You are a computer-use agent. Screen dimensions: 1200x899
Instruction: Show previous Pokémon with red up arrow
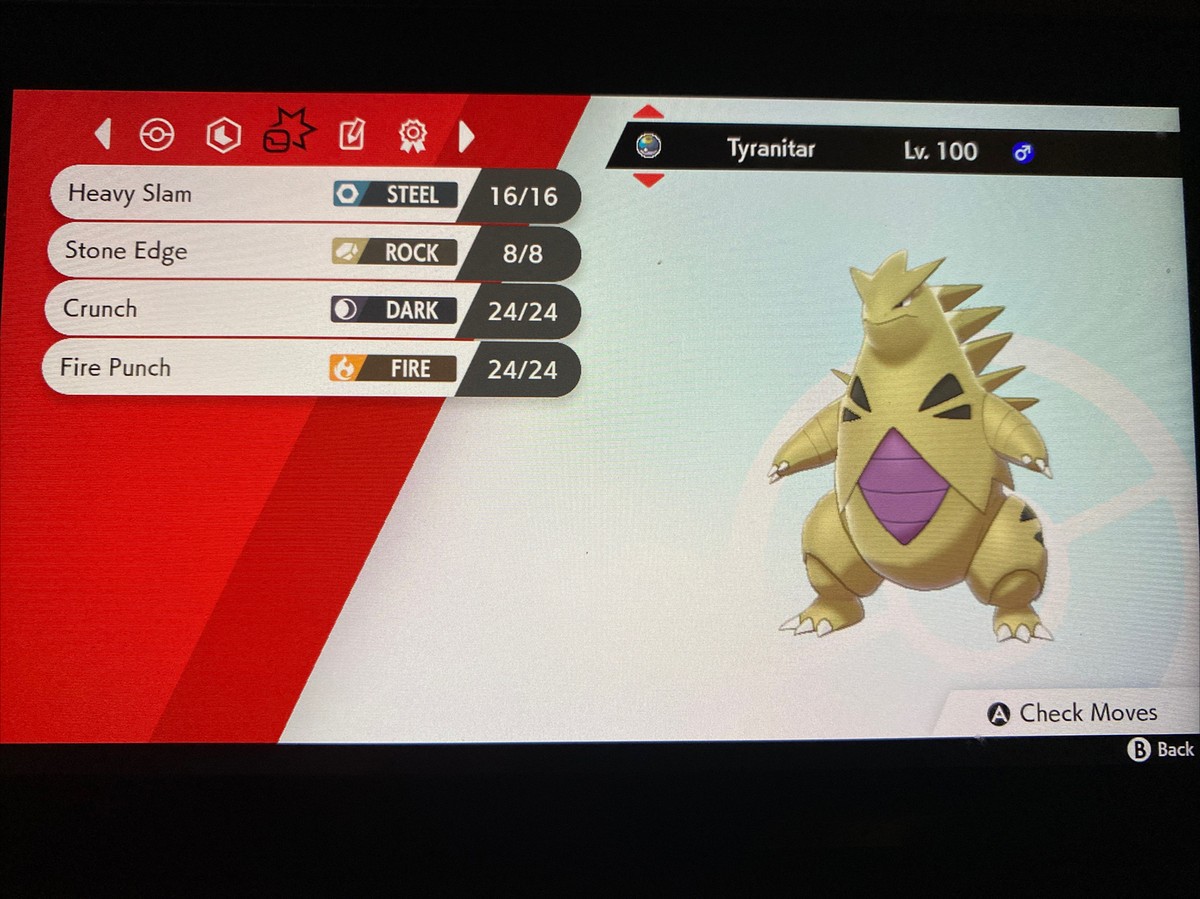tap(648, 112)
